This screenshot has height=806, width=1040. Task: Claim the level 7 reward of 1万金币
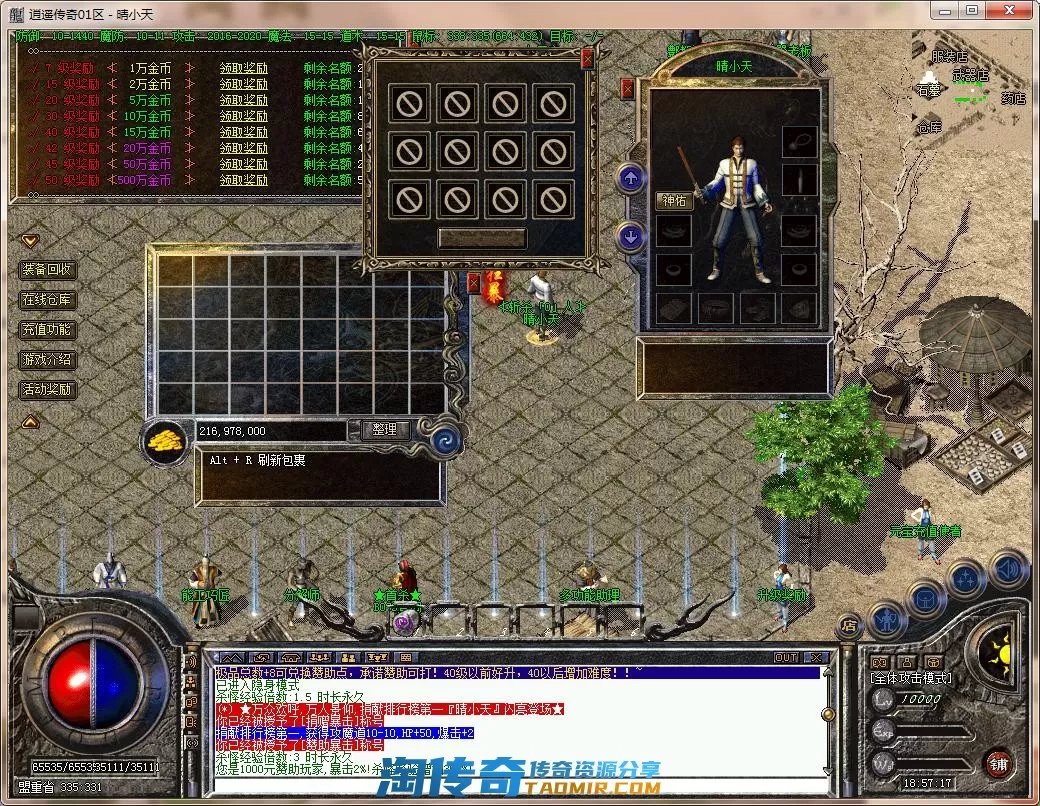(244, 68)
